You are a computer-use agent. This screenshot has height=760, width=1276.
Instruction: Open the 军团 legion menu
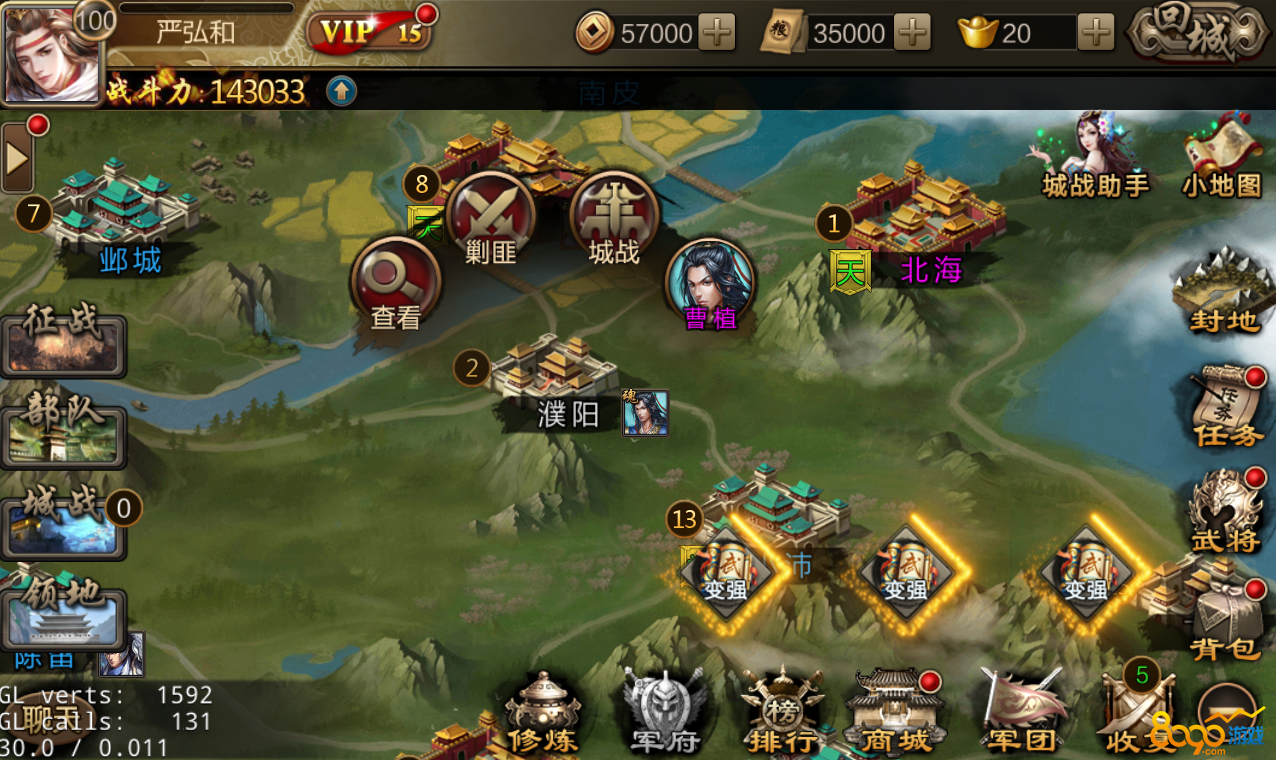click(x=1020, y=711)
